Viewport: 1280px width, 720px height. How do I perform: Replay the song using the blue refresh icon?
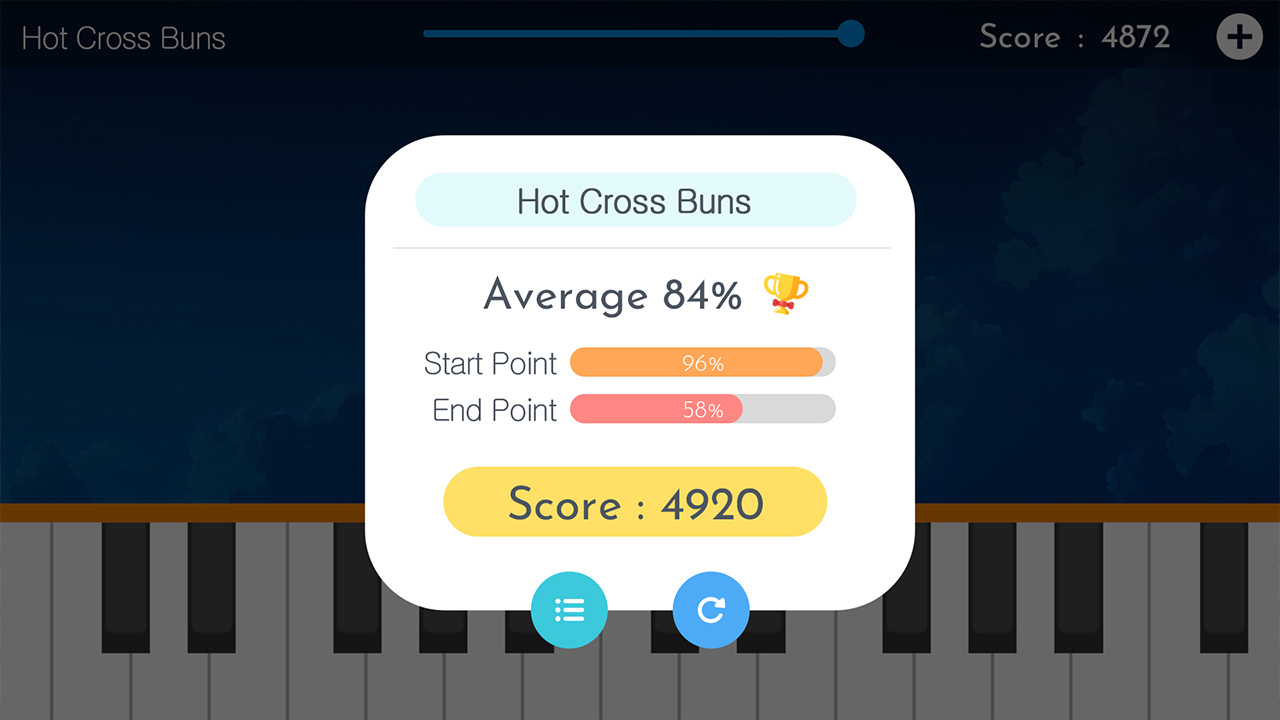(711, 610)
